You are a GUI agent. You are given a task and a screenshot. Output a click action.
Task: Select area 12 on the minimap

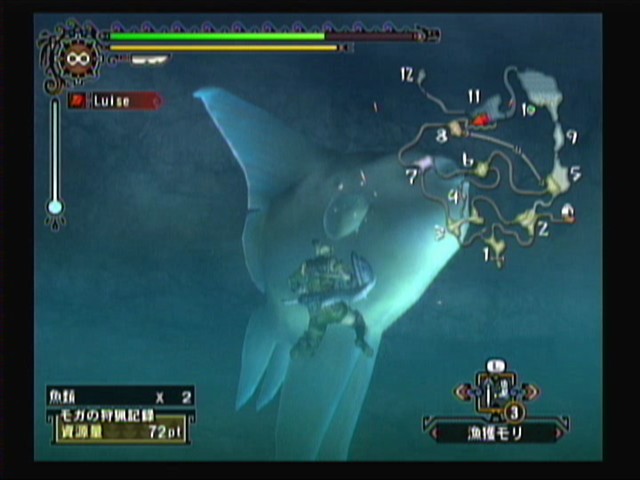click(x=419, y=76)
